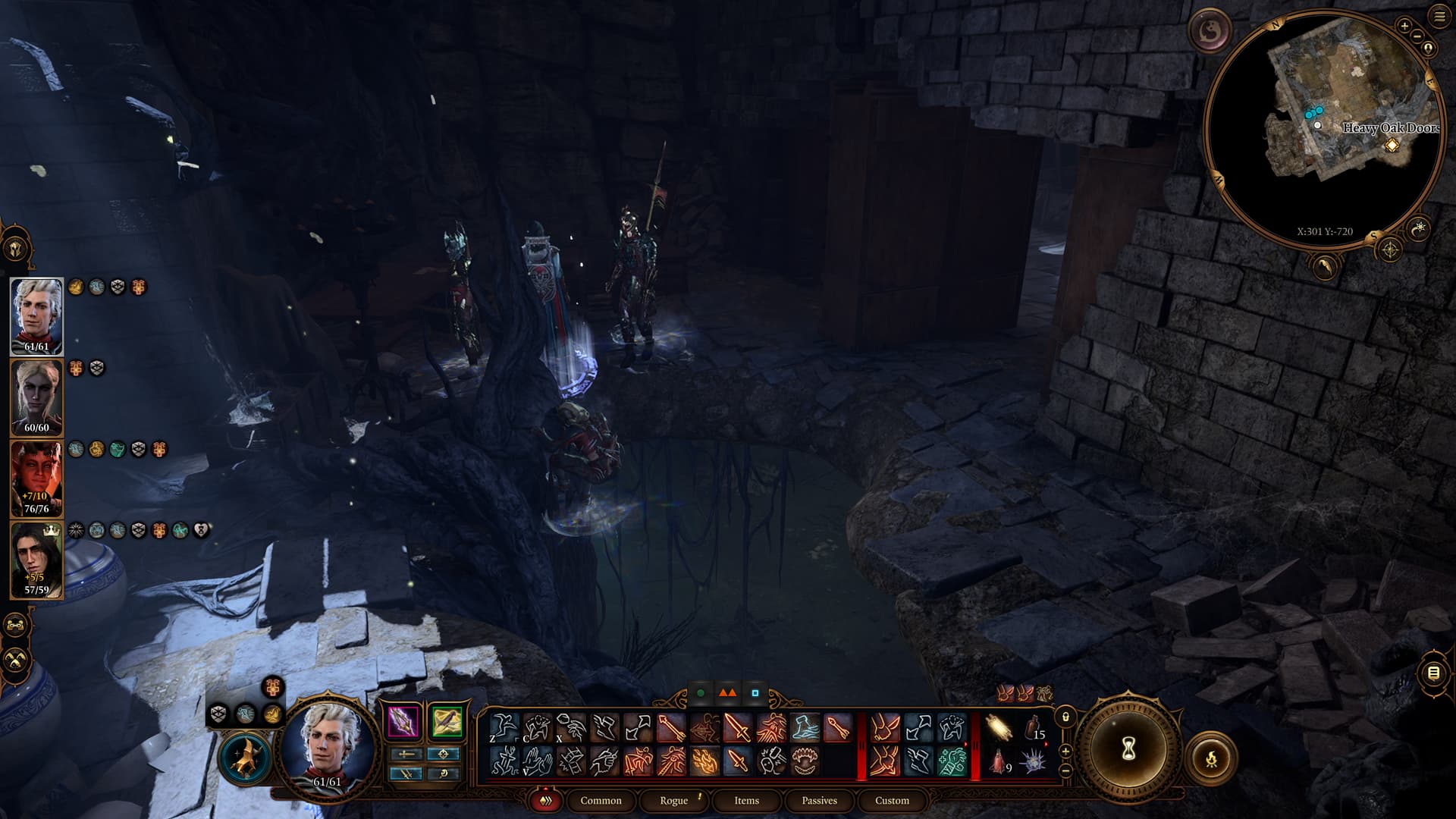Screen dimensions: 1456x819
Task: Show the Items hotbar tab
Action: coord(746,800)
